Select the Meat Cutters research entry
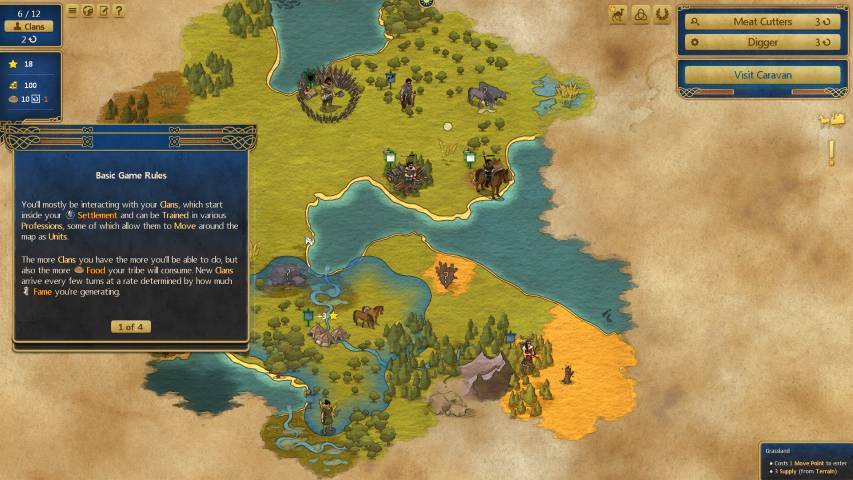 (x=762, y=21)
